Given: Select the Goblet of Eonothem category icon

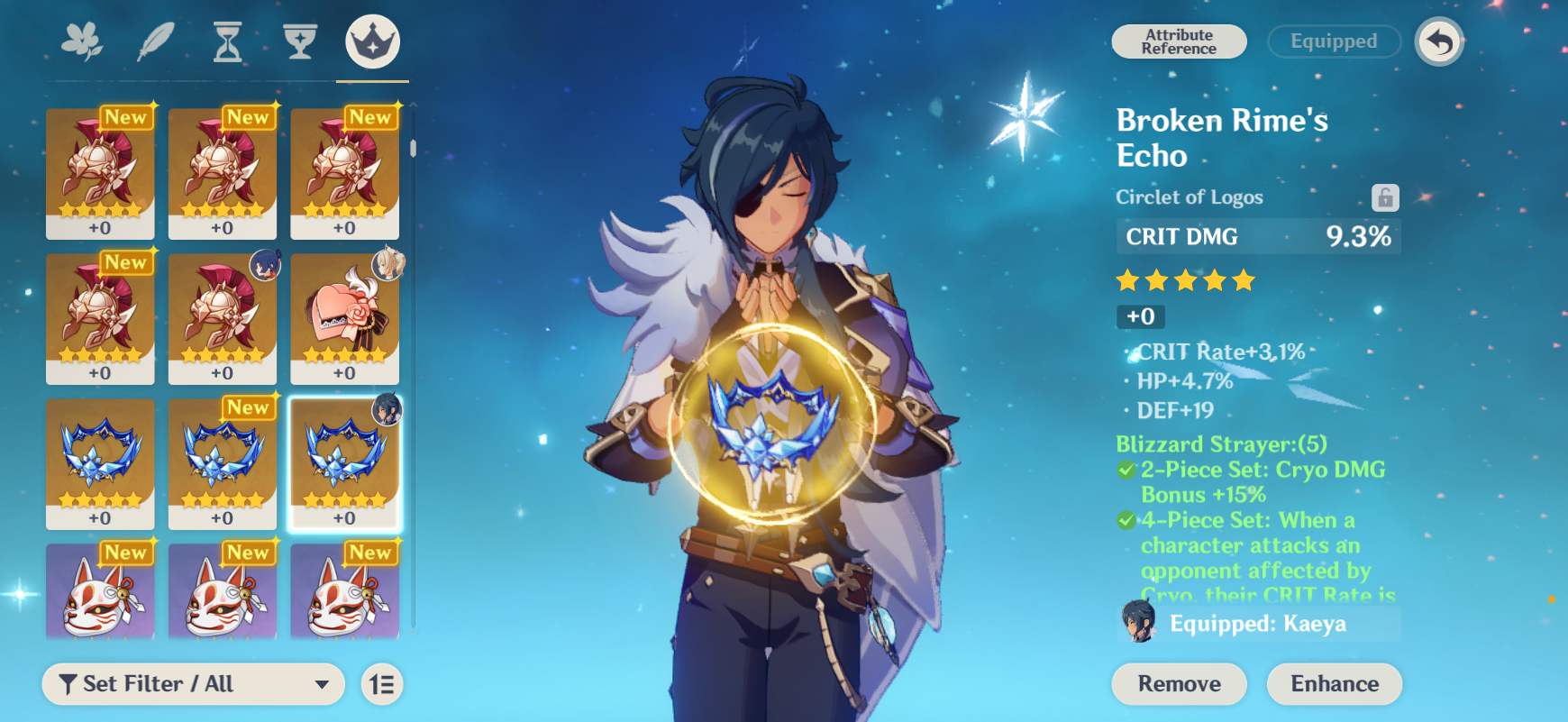Looking at the screenshot, I should [301, 41].
